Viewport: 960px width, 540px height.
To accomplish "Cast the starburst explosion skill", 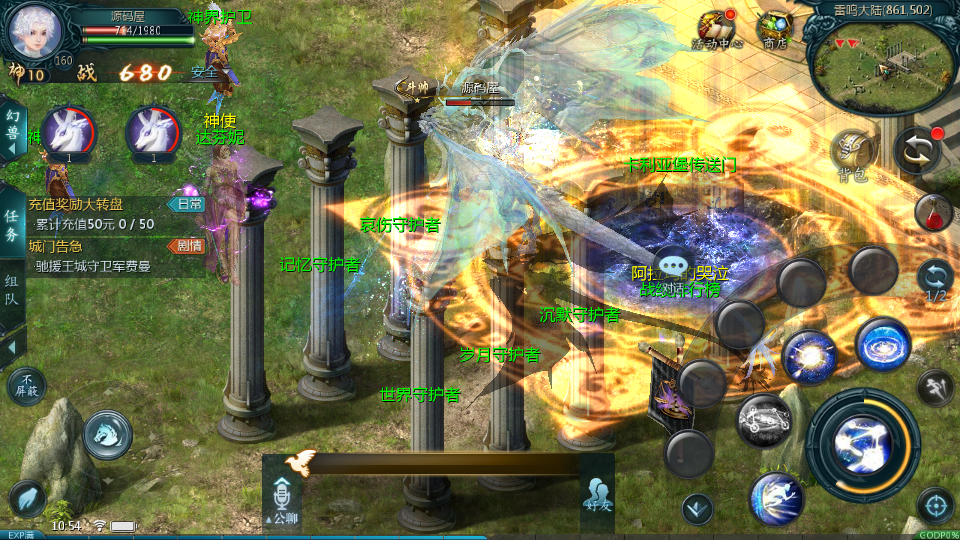I will (x=809, y=357).
